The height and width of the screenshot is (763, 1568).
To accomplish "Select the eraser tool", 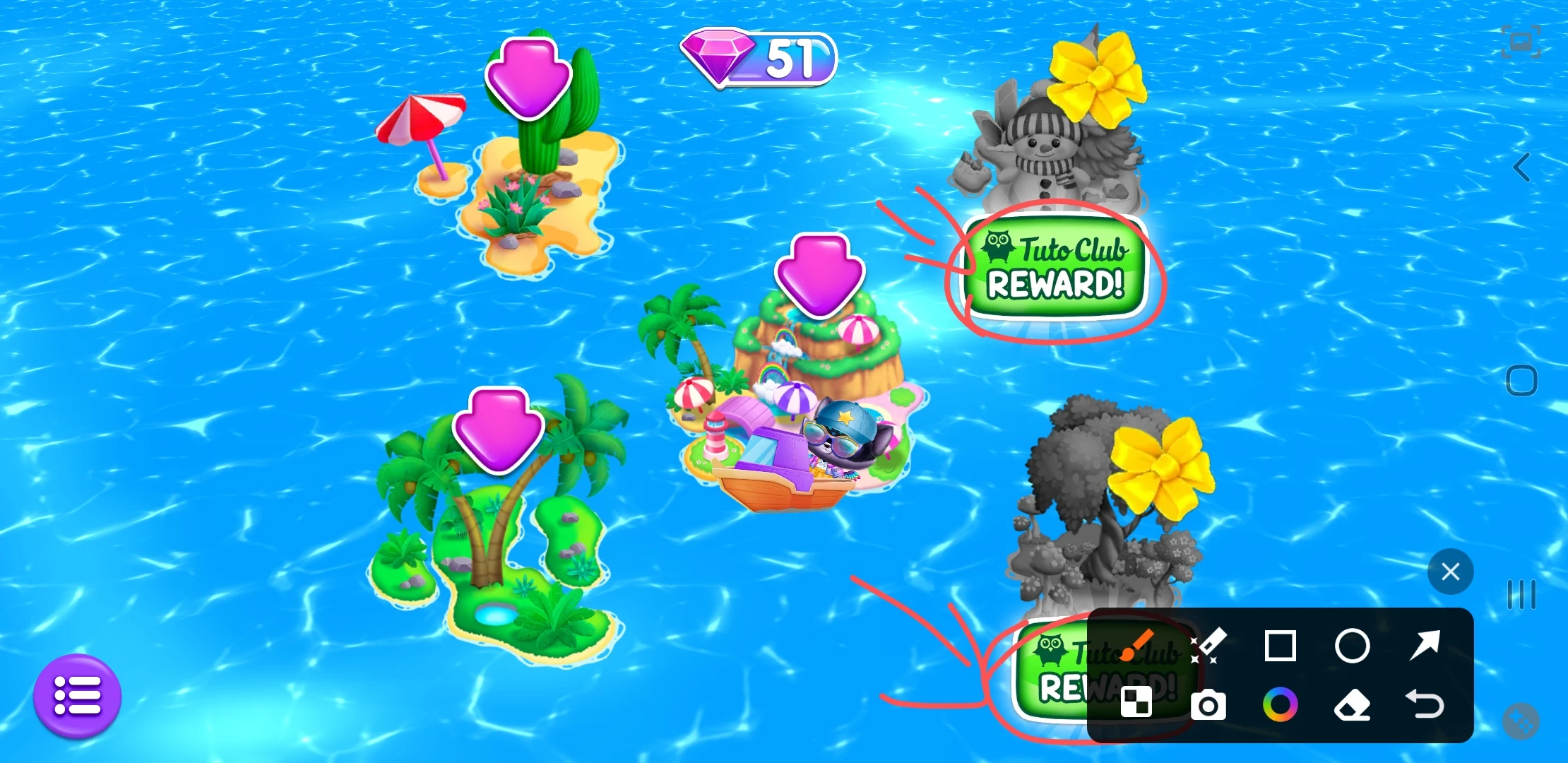I will [x=1354, y=705].
